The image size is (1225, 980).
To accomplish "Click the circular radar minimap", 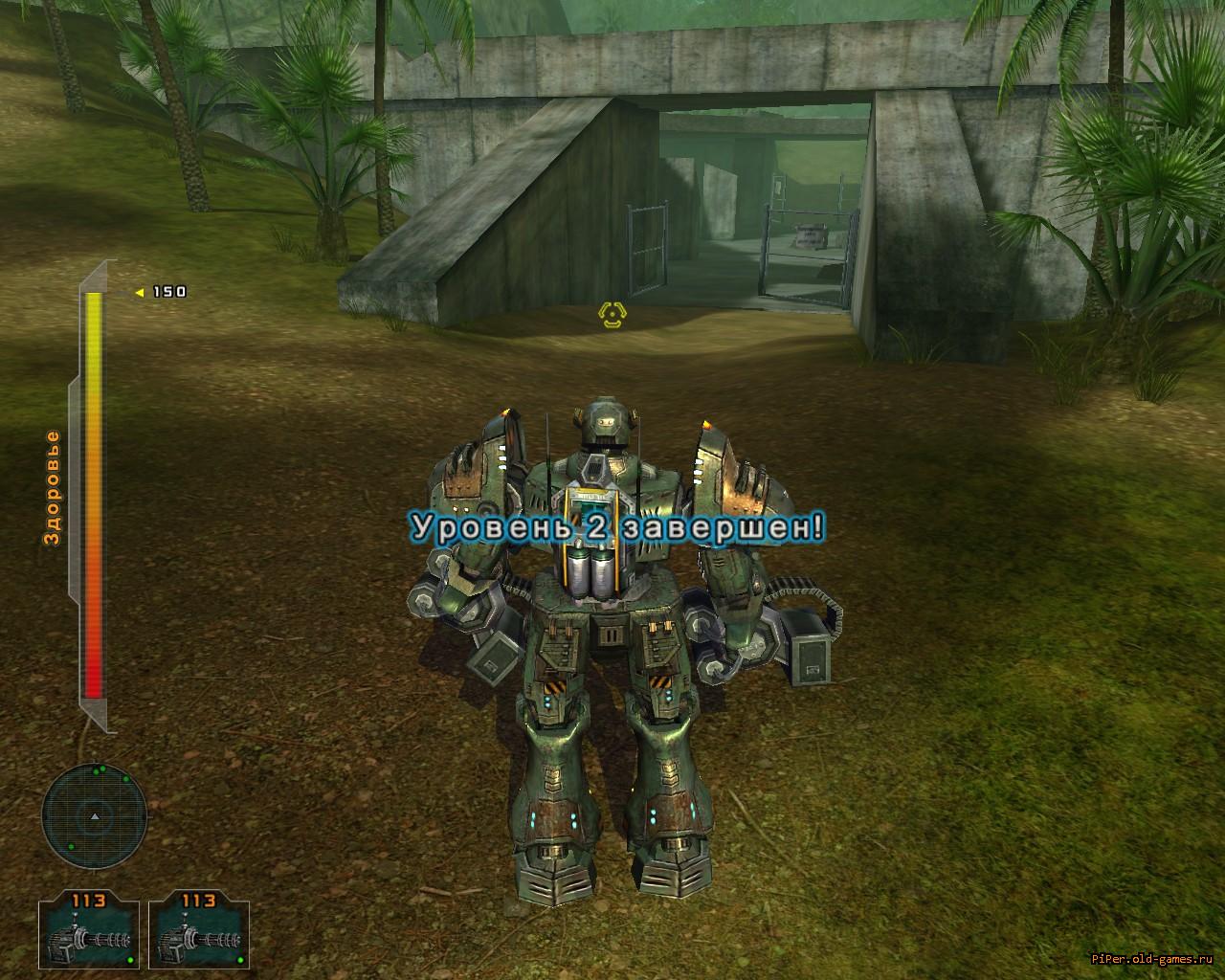I will pyautogui.click(x=94, y=815).
